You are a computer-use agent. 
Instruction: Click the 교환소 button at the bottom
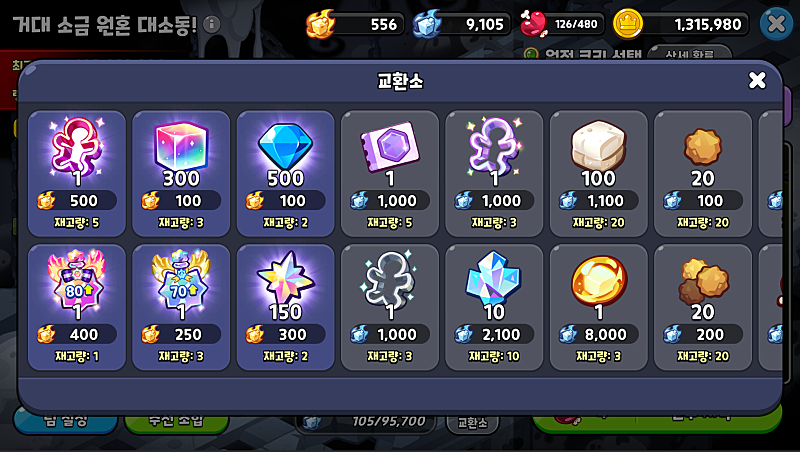click(472, 423)
